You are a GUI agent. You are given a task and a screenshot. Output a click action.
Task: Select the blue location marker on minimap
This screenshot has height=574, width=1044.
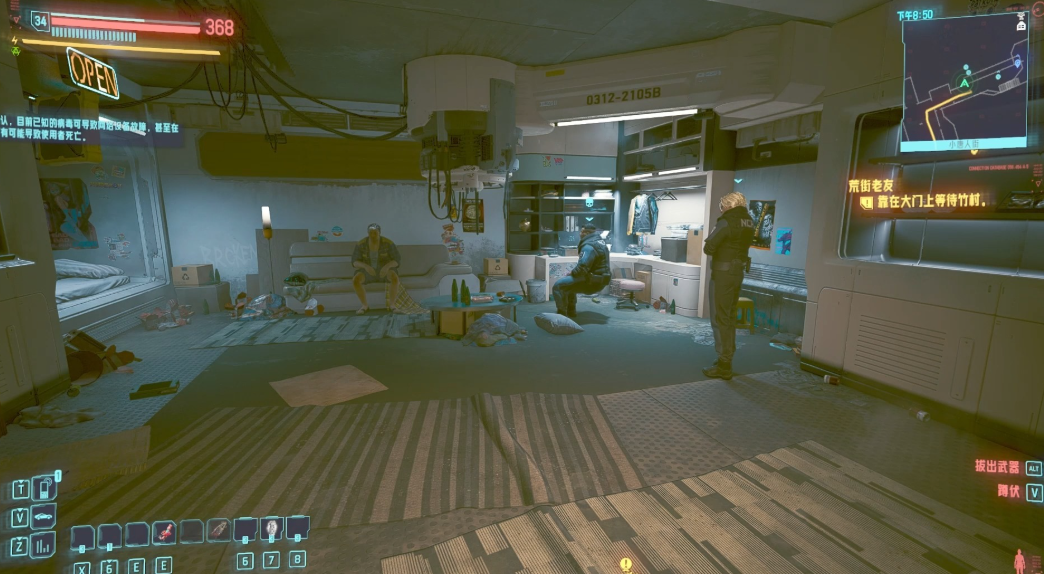(1018, 63)
